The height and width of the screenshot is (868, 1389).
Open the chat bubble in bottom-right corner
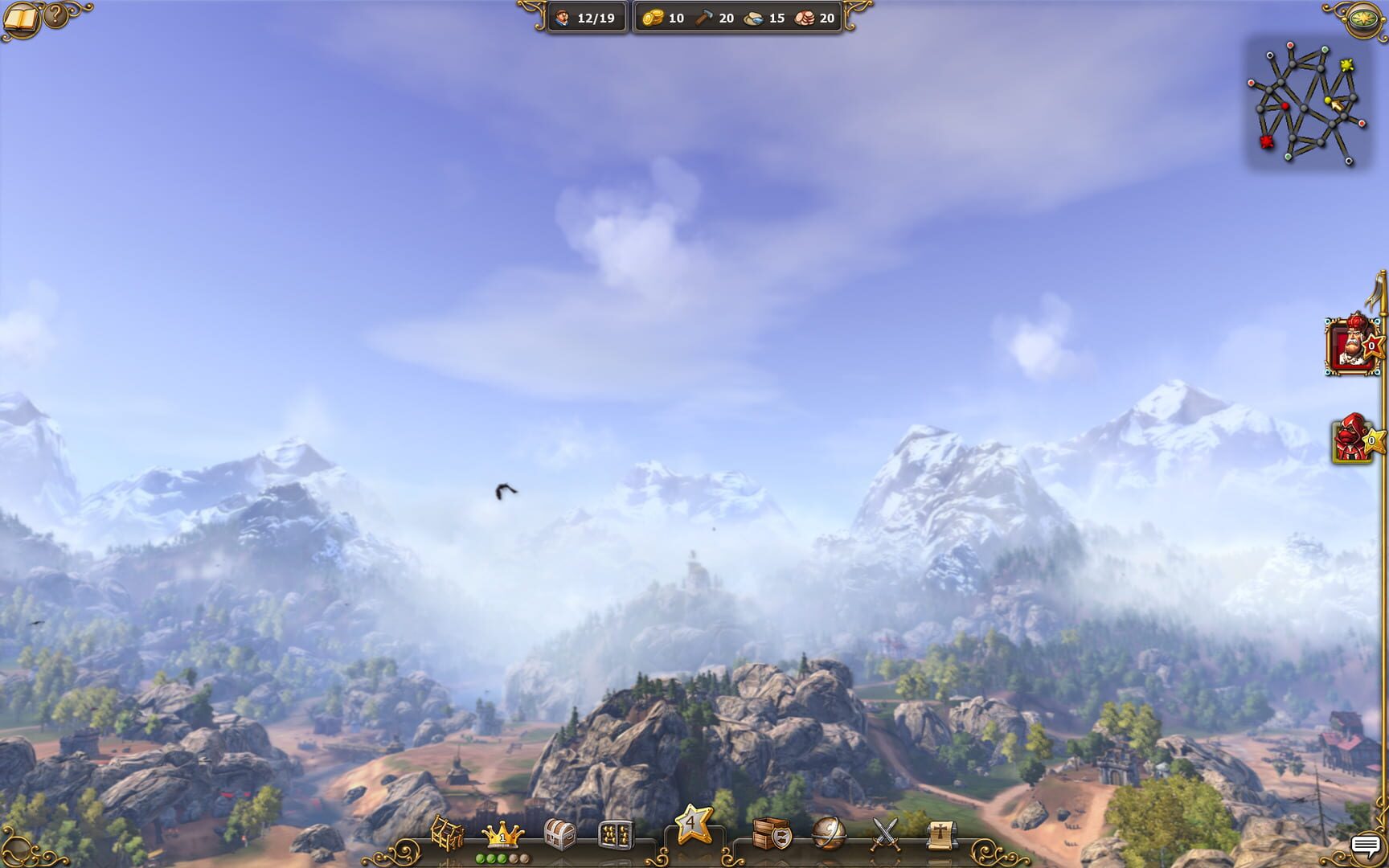1366,845
